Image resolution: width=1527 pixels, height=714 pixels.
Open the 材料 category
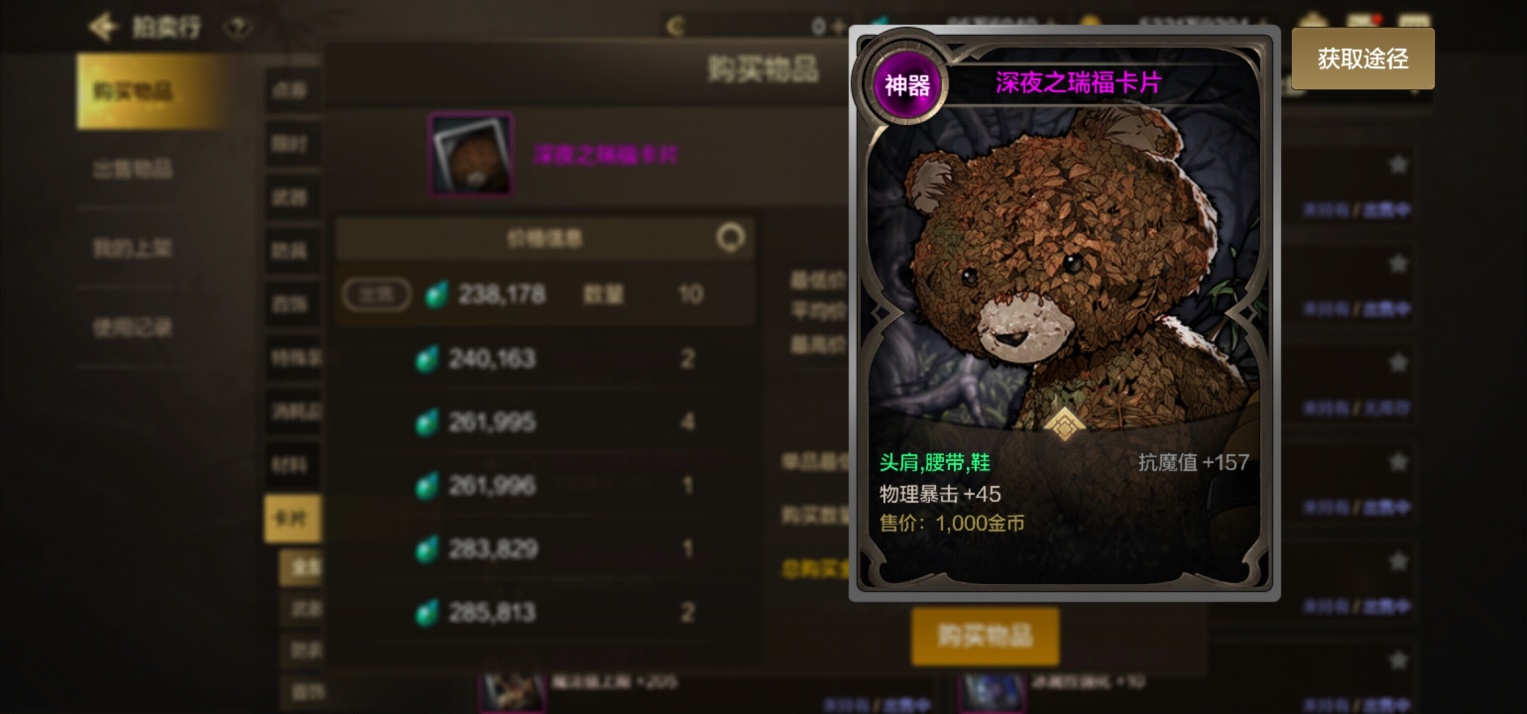coord(291,464)
